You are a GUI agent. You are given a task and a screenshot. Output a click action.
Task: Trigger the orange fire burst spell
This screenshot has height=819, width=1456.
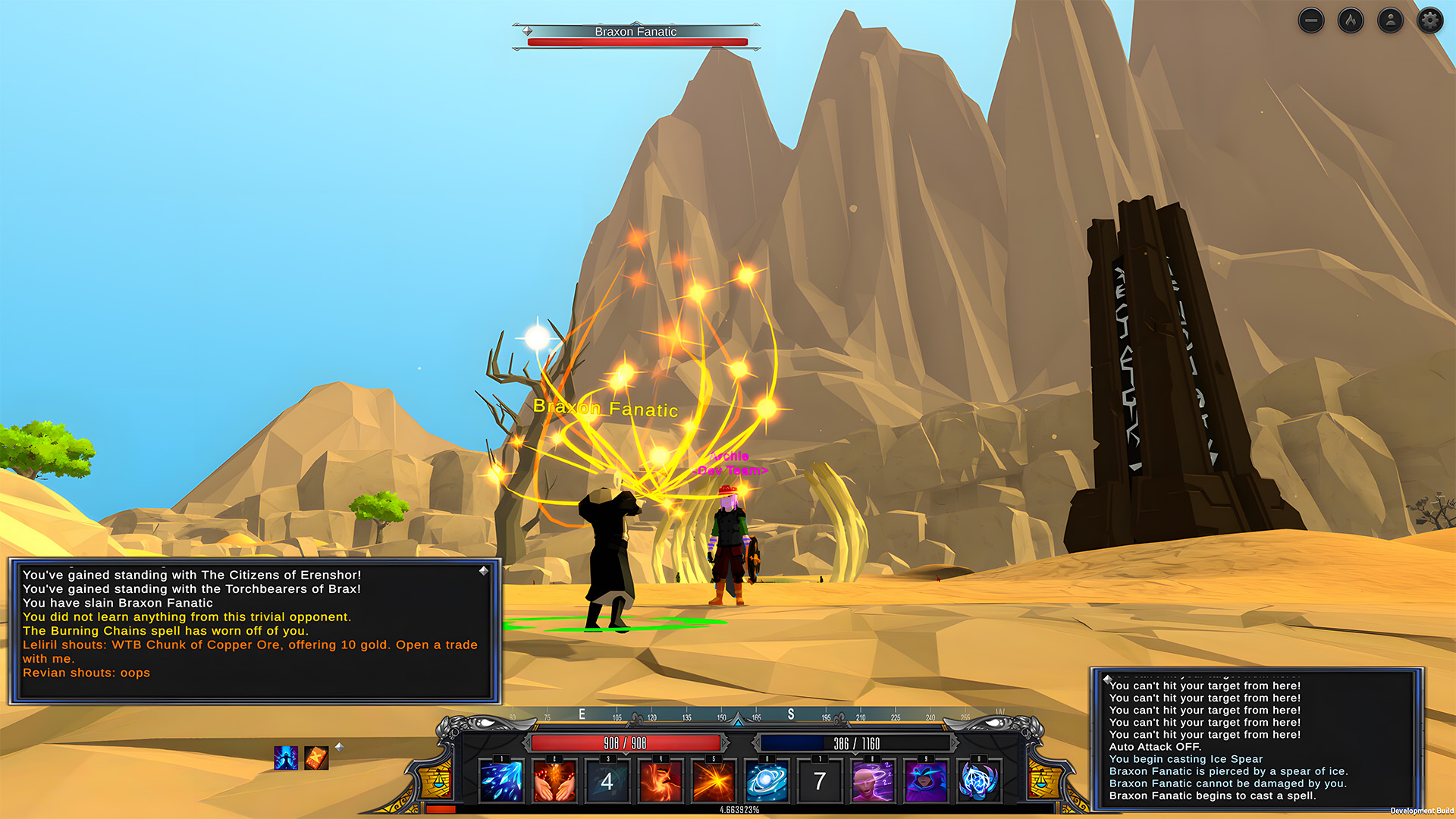714,781
